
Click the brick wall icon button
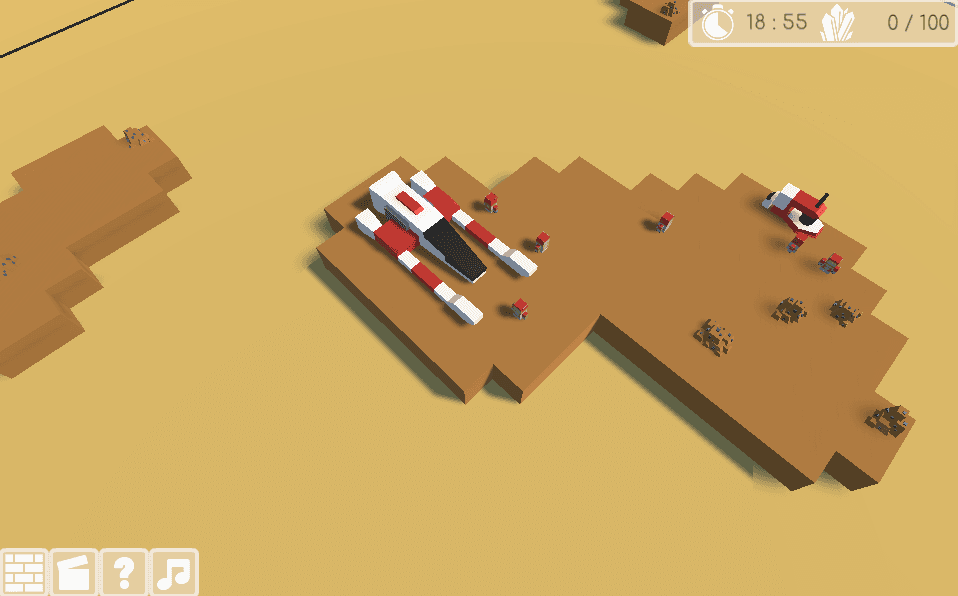click(x=24, y=573)
